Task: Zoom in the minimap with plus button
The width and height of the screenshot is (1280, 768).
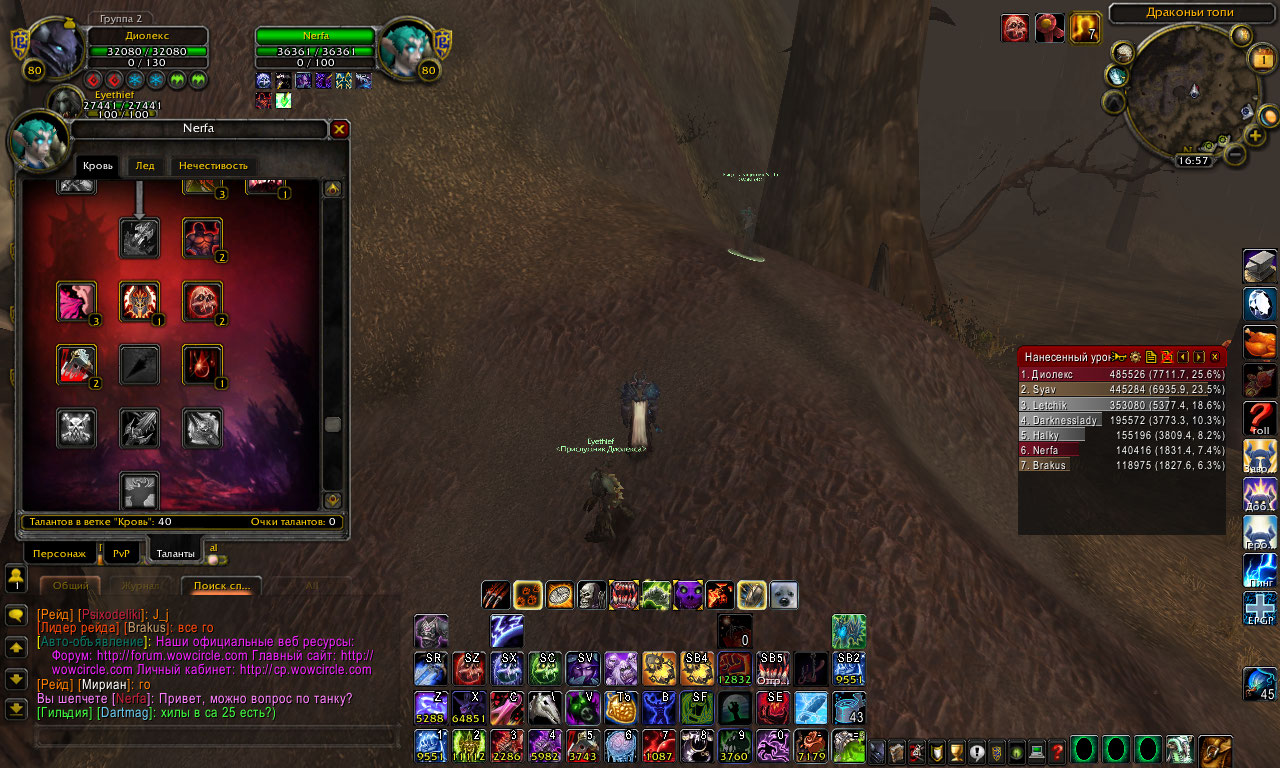Action: pyautogui.click(x=1255, y=136)
